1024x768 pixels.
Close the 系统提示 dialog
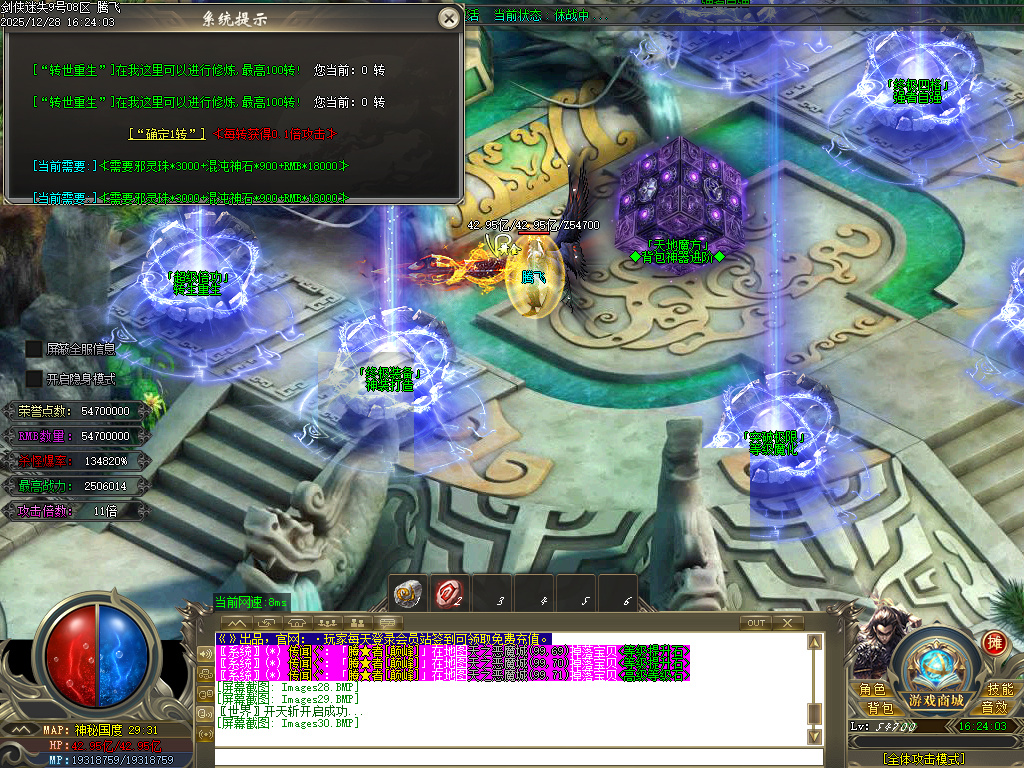[x=449, y=18]
